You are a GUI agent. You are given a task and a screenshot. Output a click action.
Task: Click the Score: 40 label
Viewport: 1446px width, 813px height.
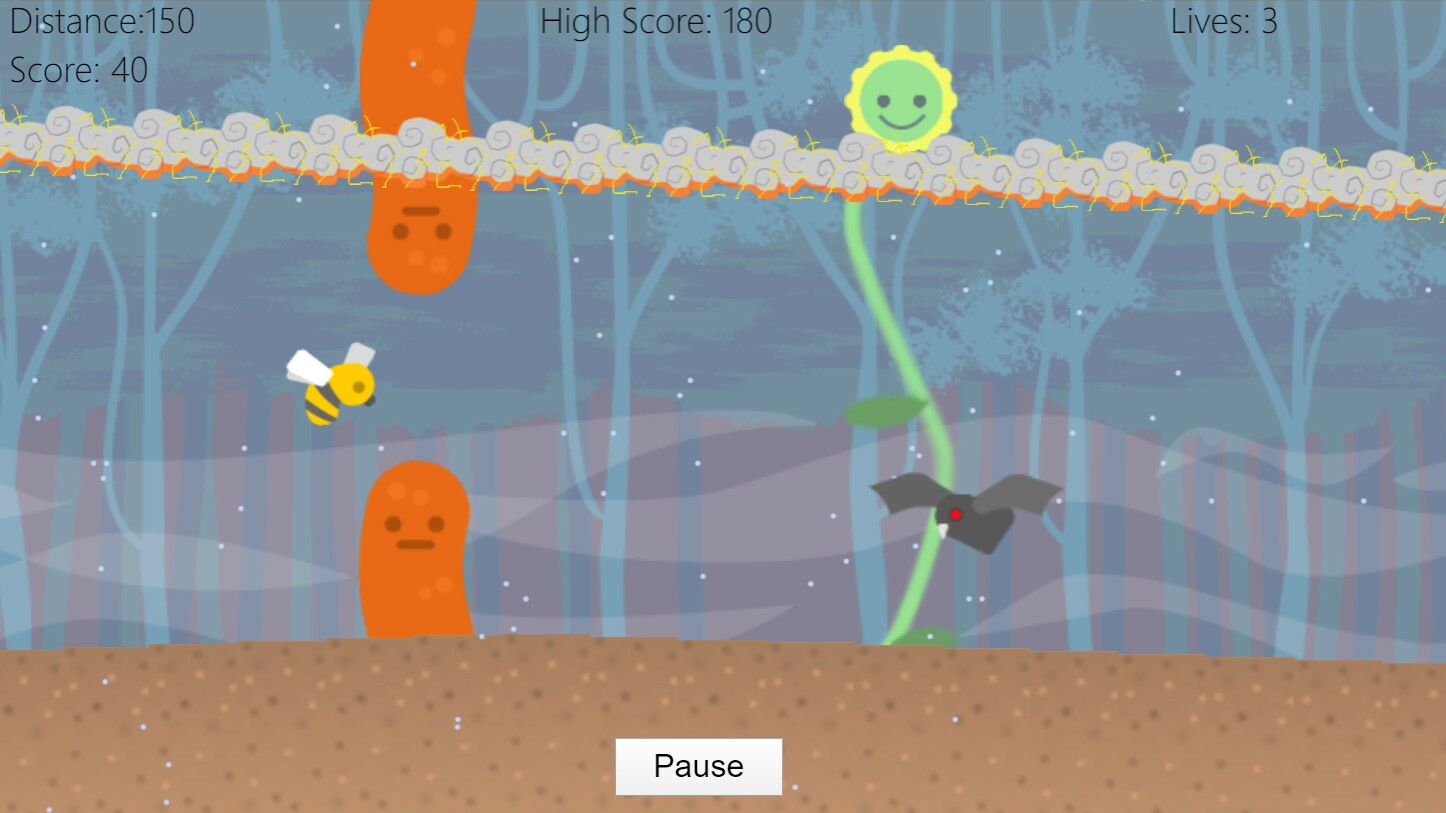pyautogui.click(x=78, y=71)
